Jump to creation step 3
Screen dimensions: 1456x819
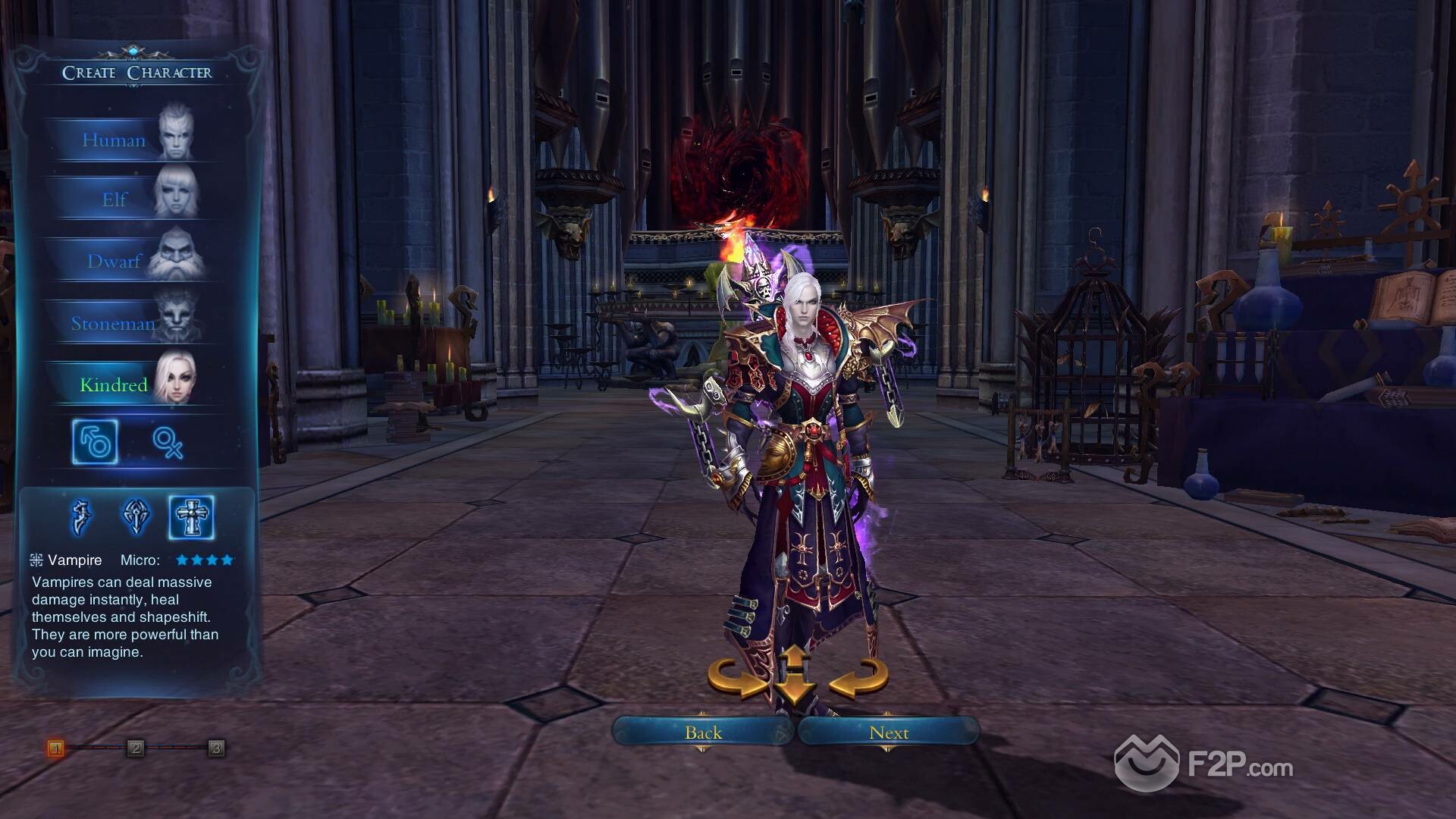[x=216, y=748]
